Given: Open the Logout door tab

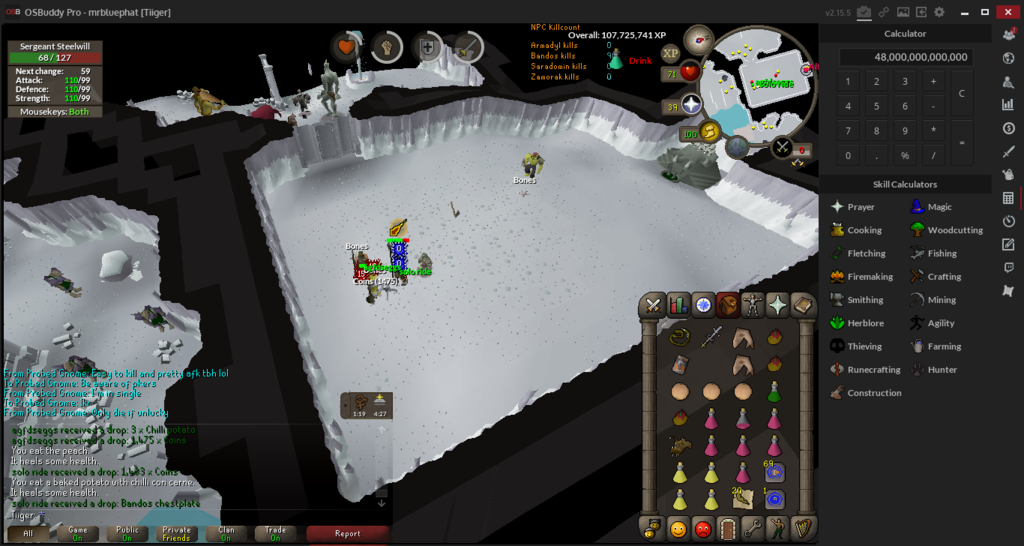Looking at the screenshot, I should [x=728, y=528].
